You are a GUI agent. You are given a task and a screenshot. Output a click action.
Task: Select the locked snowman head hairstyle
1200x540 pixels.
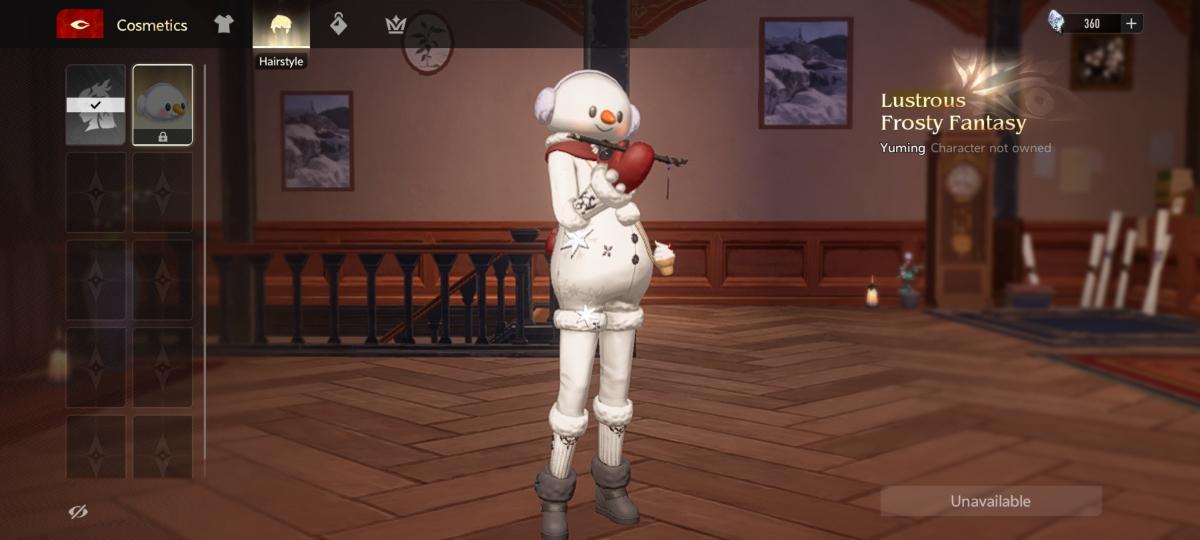point(163,105)
